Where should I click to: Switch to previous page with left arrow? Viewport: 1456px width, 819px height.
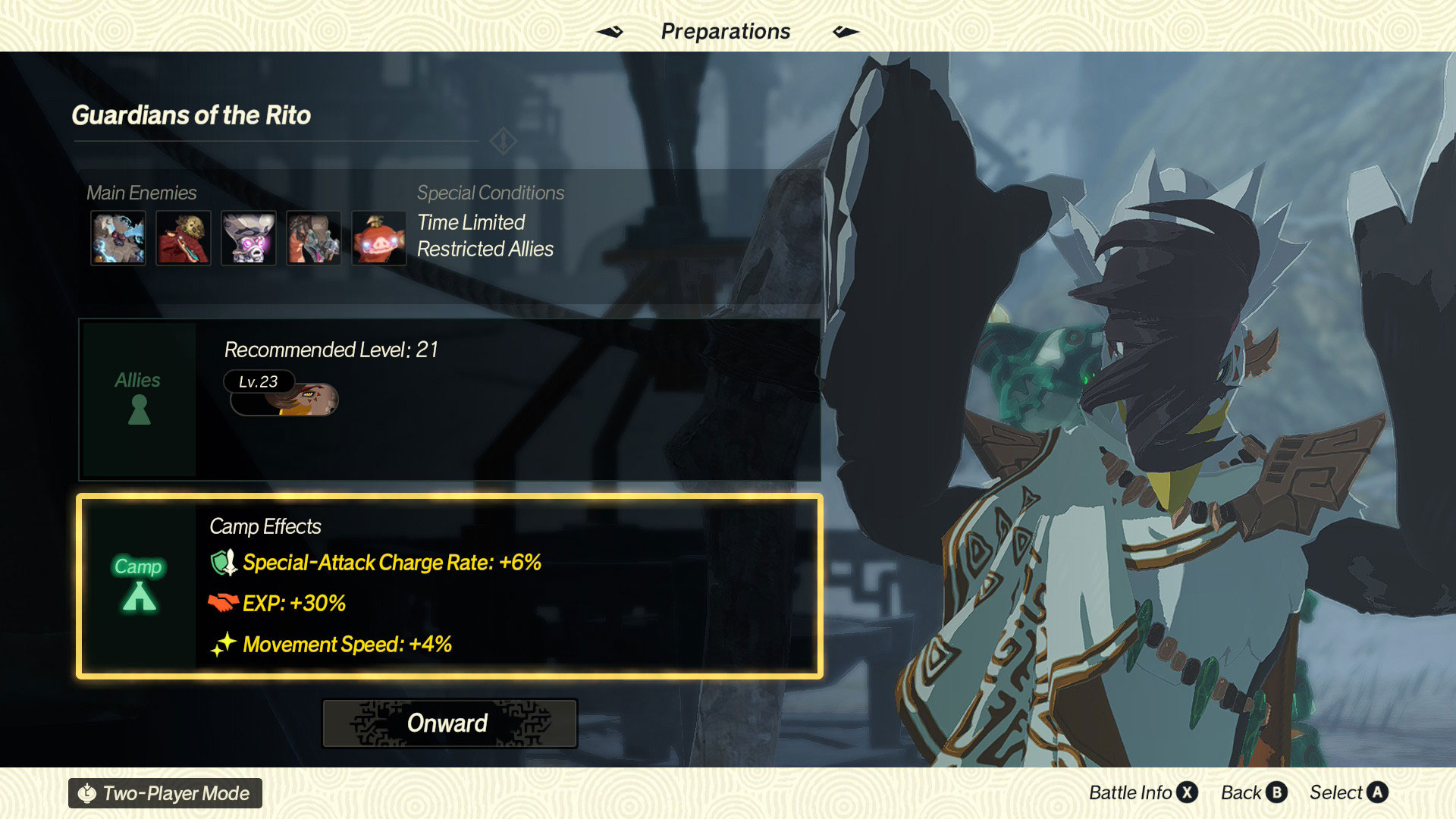pyautogui.click(x=610, y=32)
